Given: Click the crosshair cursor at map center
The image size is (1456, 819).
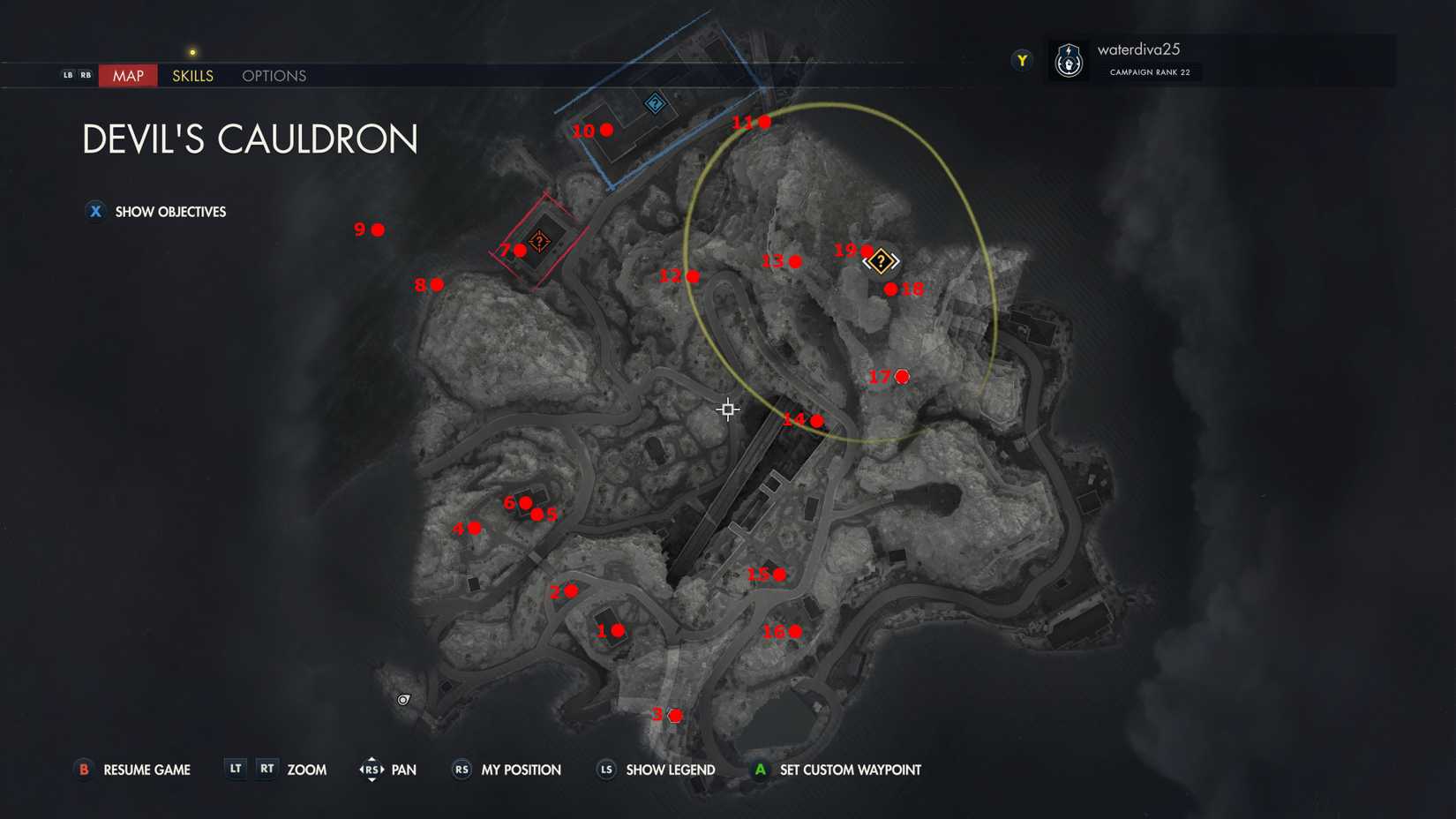Looking at the screenshot, I should click(726, 409).
